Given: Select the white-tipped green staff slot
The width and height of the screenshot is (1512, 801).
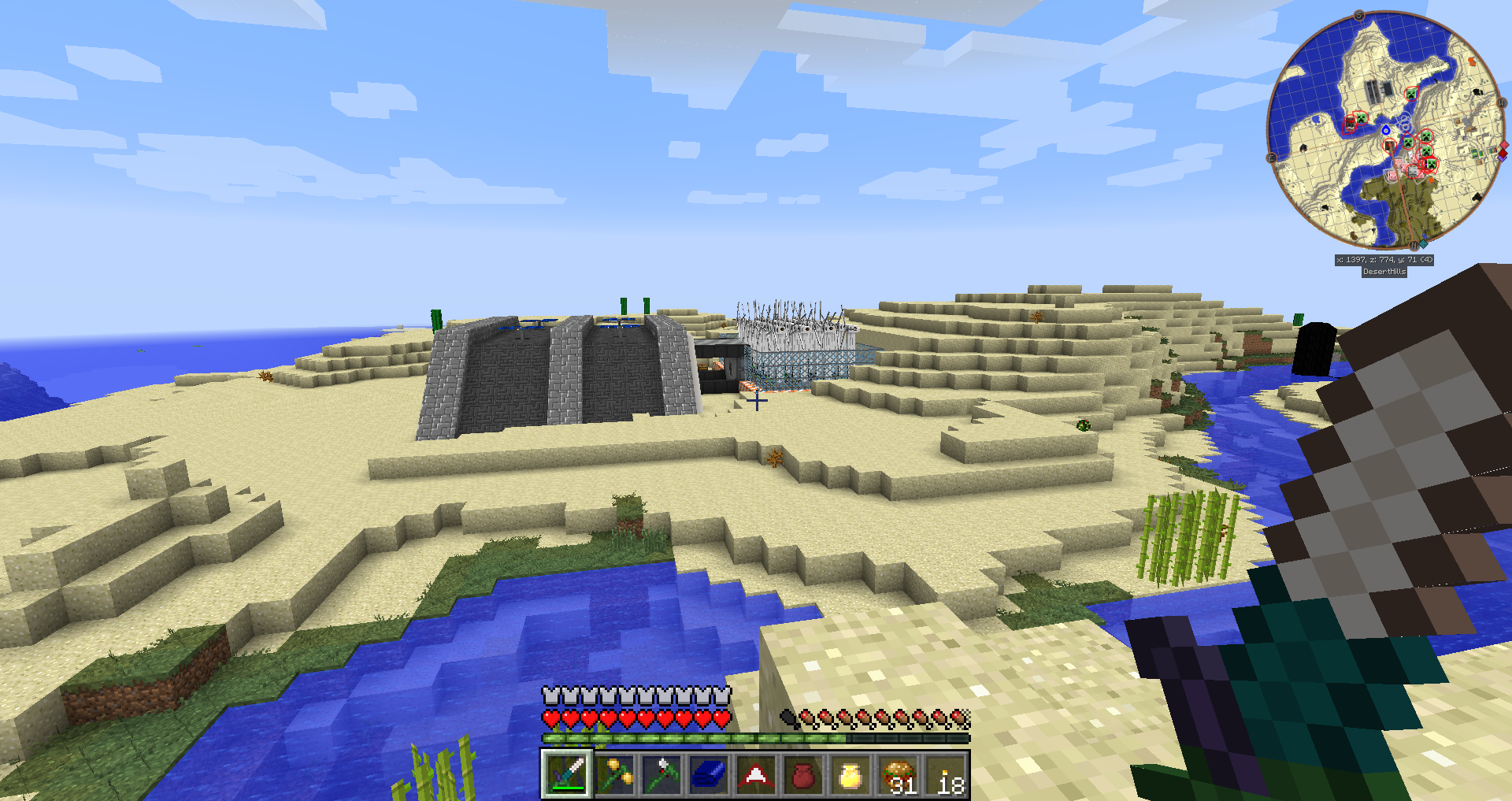Looking at the screenshot, I should coord(661,774).
